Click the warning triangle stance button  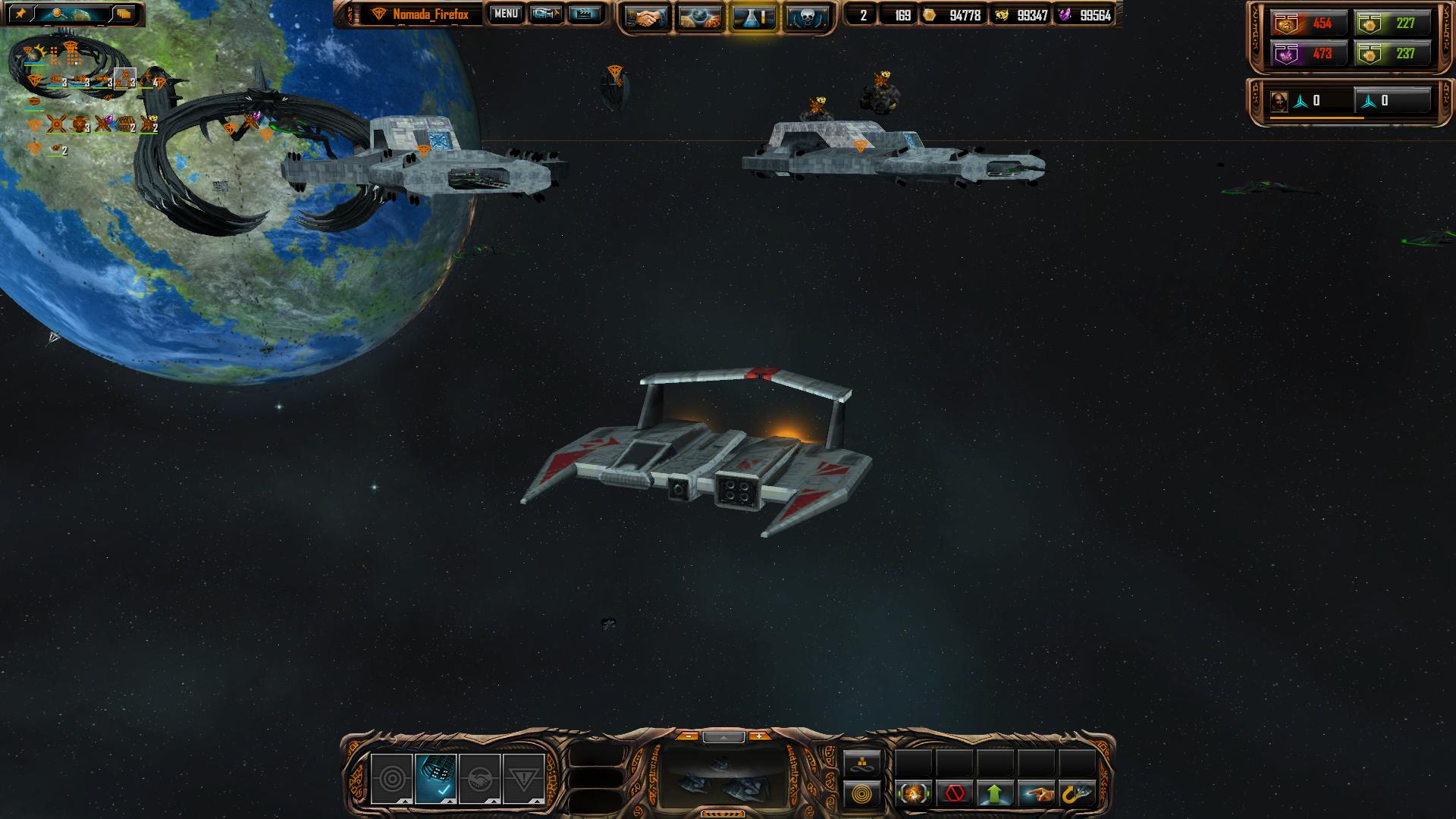523,779
